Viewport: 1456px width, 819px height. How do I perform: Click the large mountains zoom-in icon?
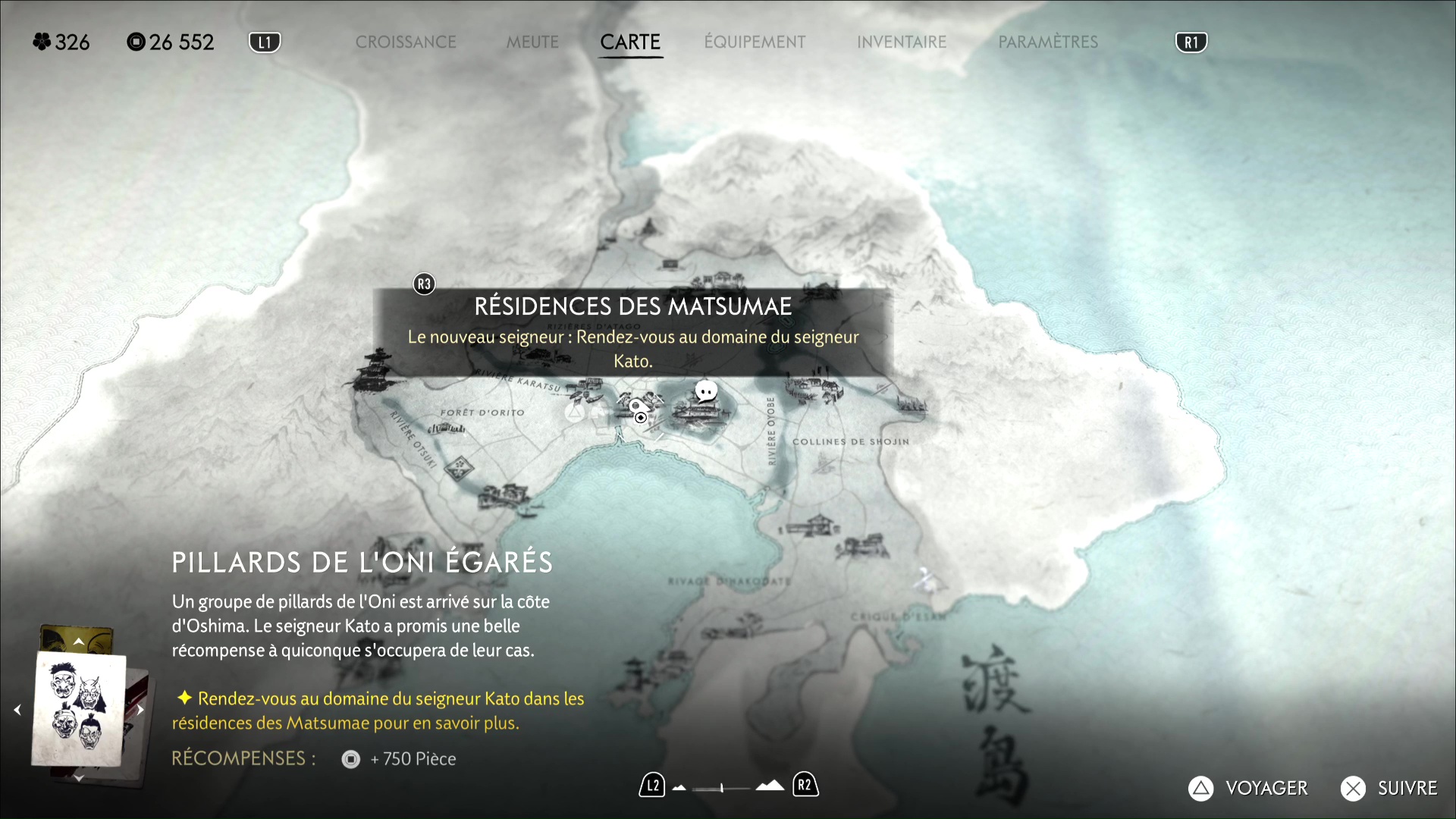(770, 786)
